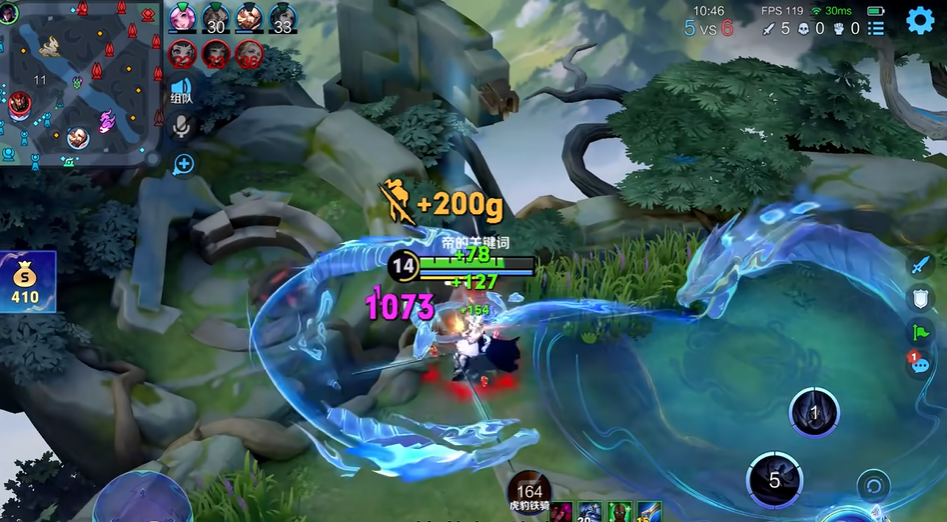947x522 pixels.
Task: Open the chat bubble with notification
Action: point(919,365)
